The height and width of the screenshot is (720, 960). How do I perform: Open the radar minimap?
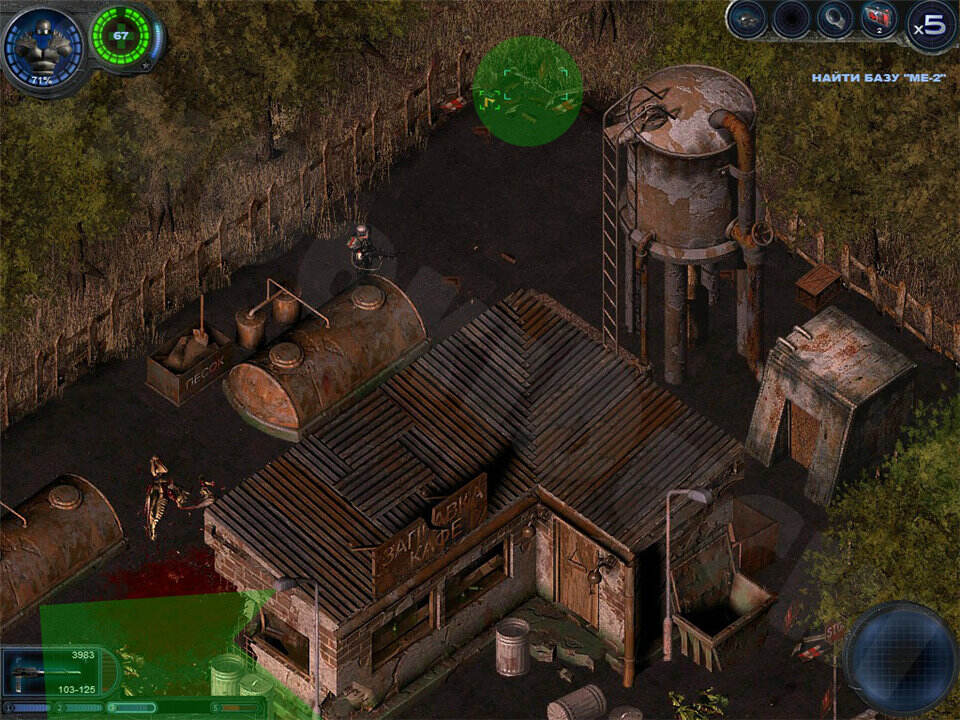900,645
